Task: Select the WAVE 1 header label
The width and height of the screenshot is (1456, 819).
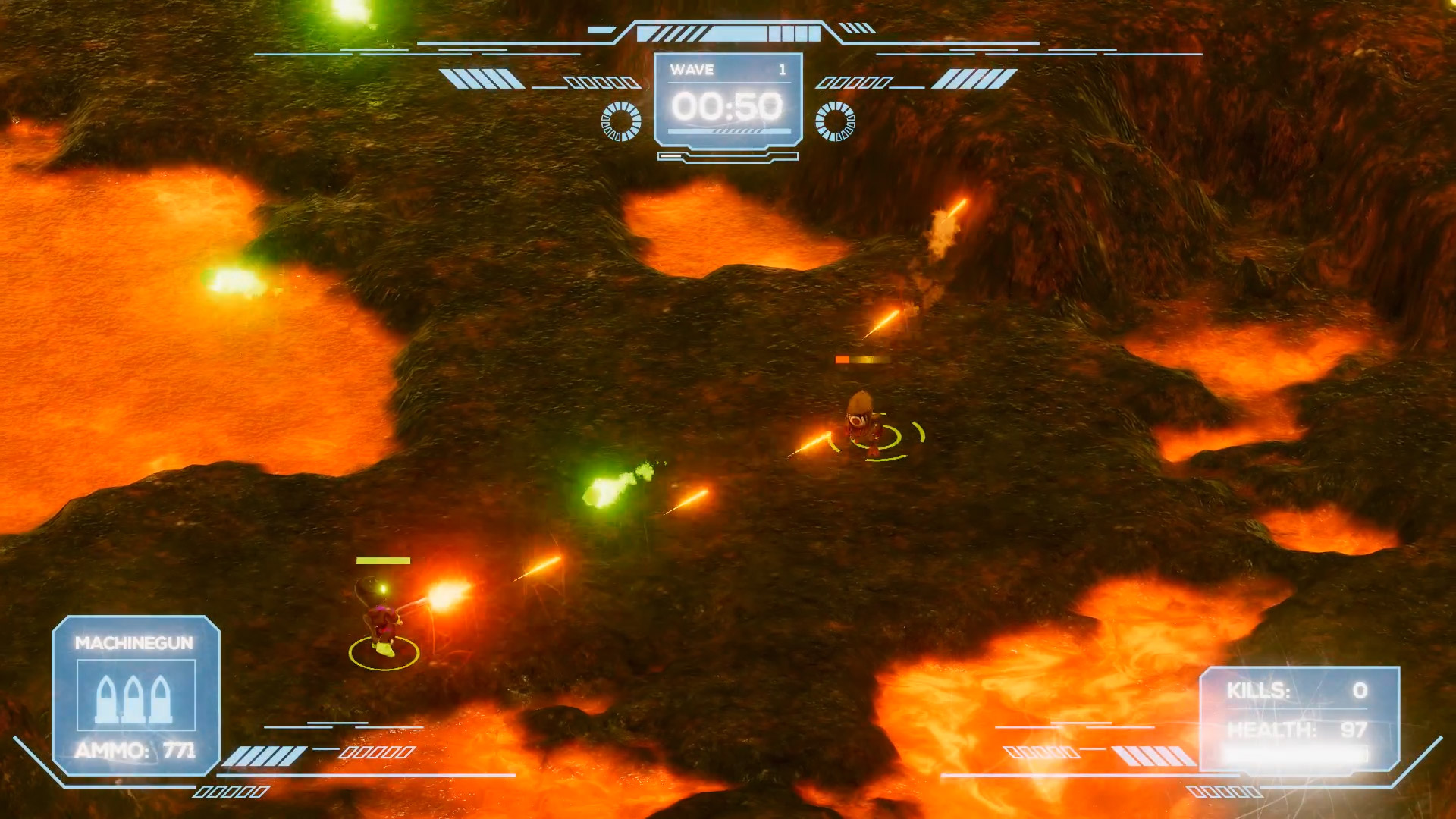Action: (692, 70)
